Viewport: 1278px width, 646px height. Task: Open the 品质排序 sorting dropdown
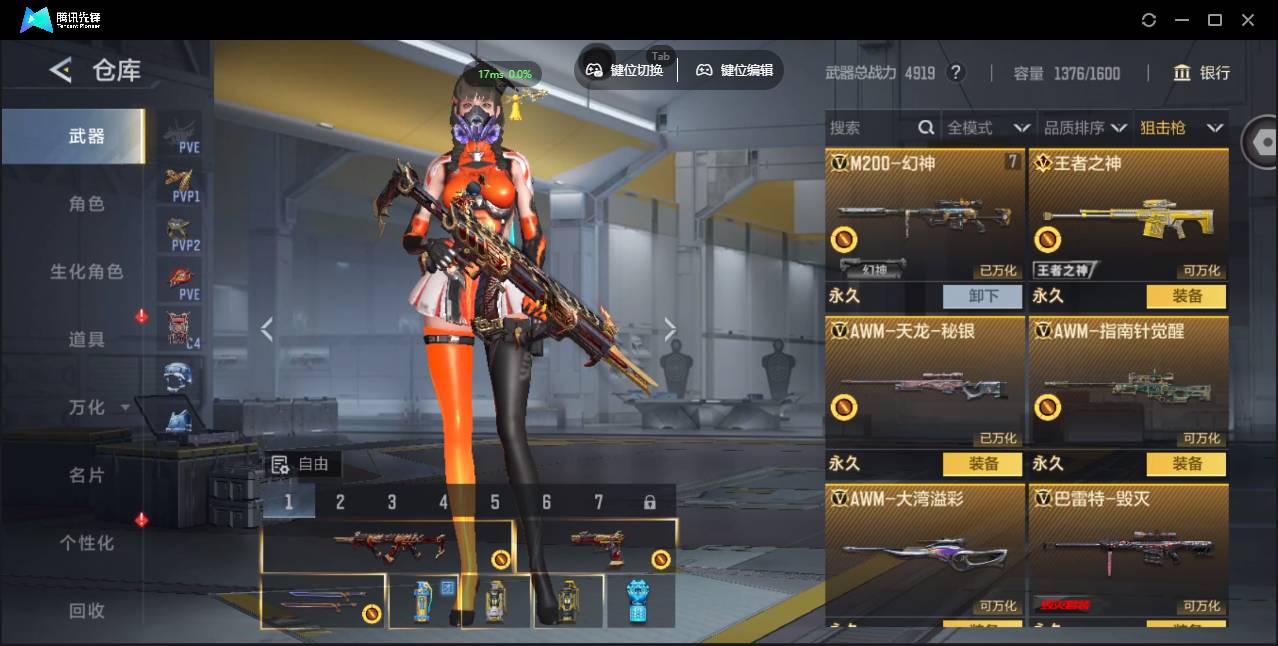tap(1085, 128)
